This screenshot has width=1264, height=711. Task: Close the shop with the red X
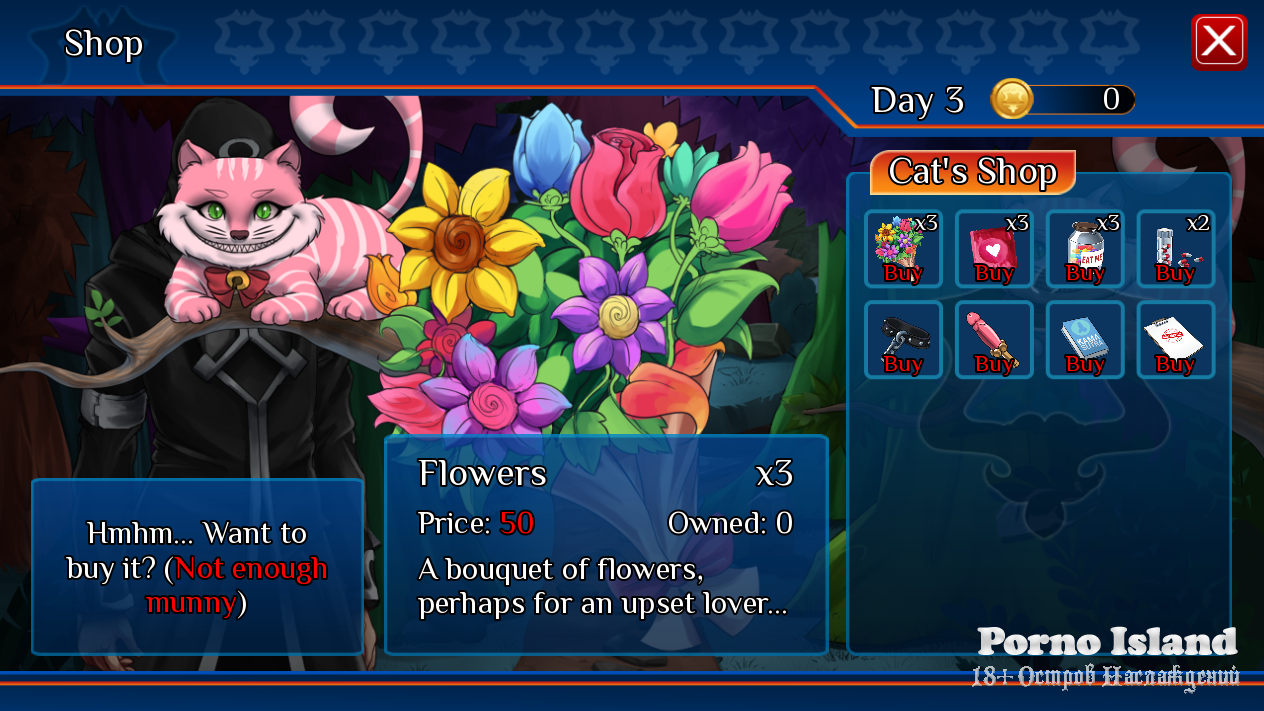tap(1219, 42)
